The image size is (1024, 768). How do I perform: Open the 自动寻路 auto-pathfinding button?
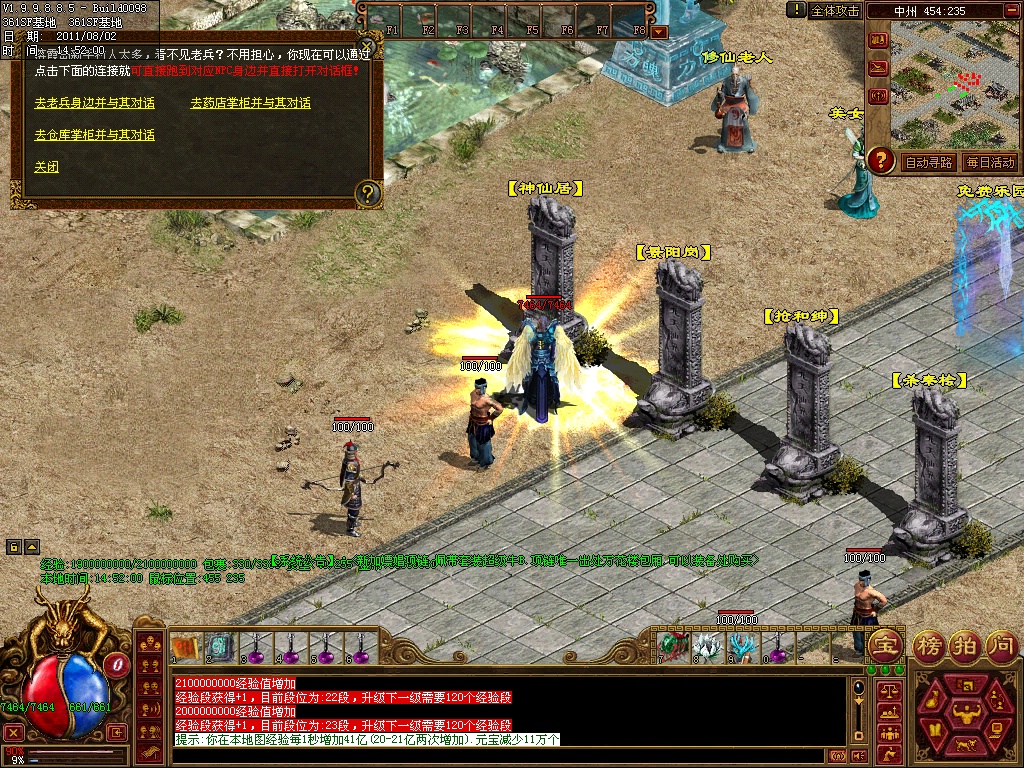928,162
